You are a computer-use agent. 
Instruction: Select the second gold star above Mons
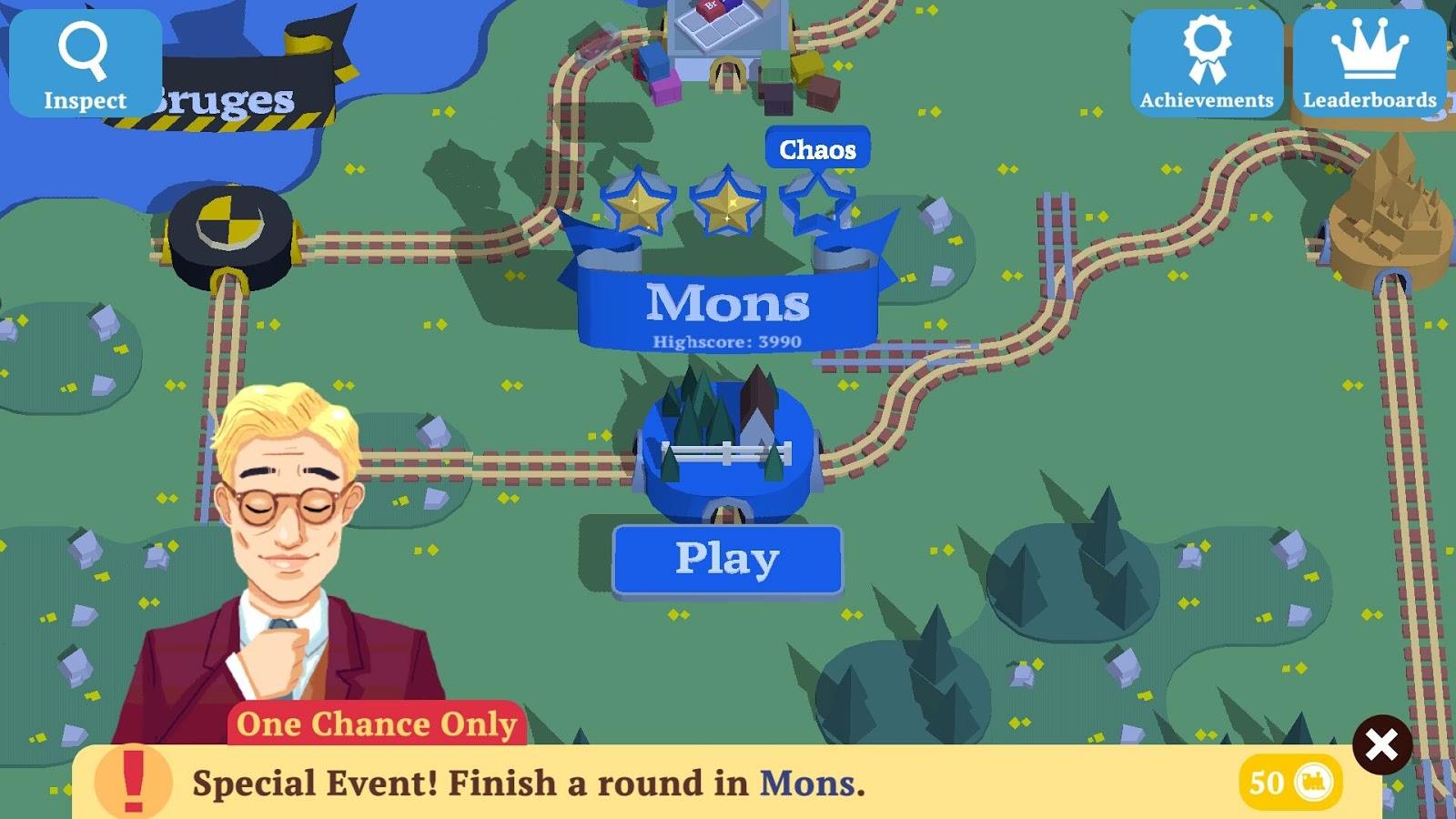728,200
